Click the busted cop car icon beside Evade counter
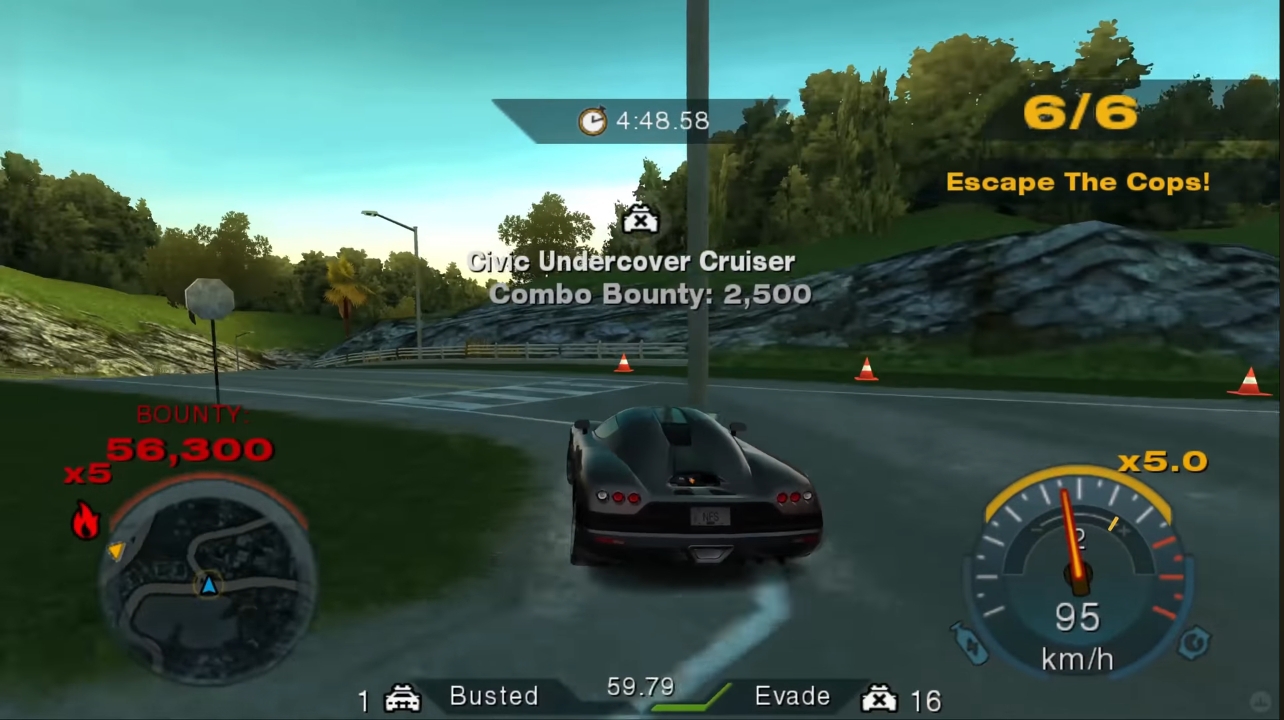 tap(878, 697)
